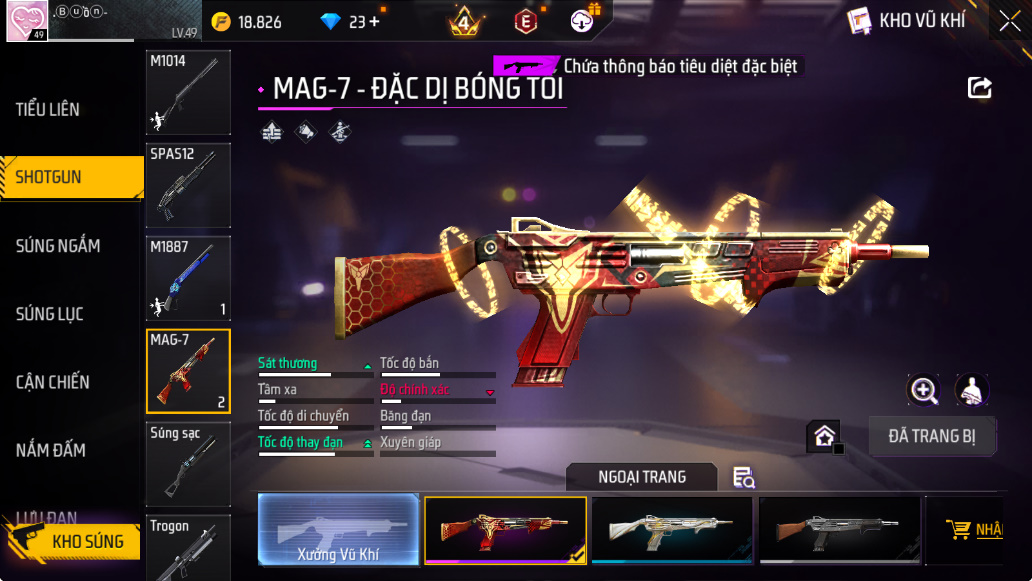Viewport: 1032px width, 581px height.
Task: Open the magnifying glass zoom view
Action: [923, 390]
